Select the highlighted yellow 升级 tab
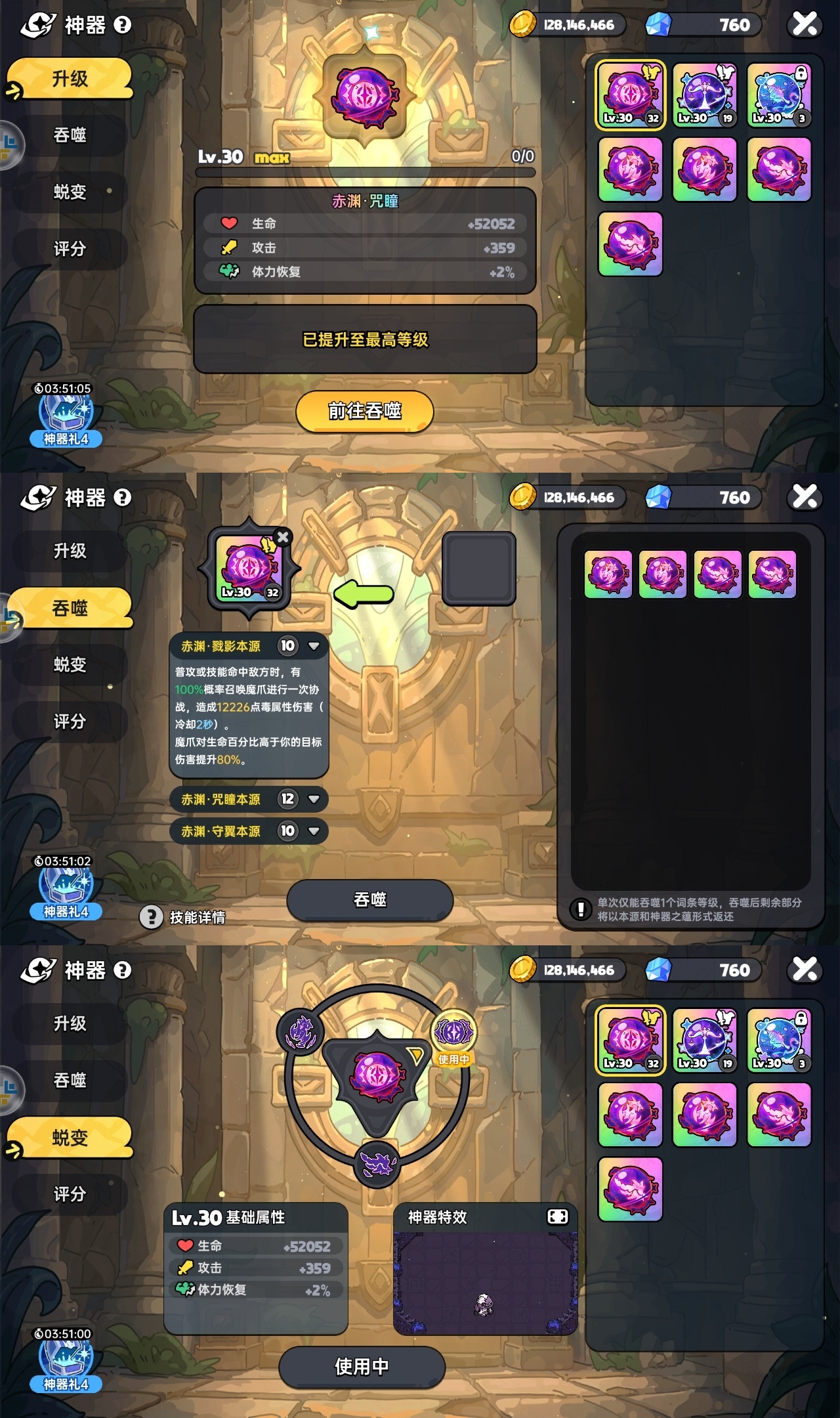Image resolution: width=840 pixels, height=1418 pixels. coord(70,79)
